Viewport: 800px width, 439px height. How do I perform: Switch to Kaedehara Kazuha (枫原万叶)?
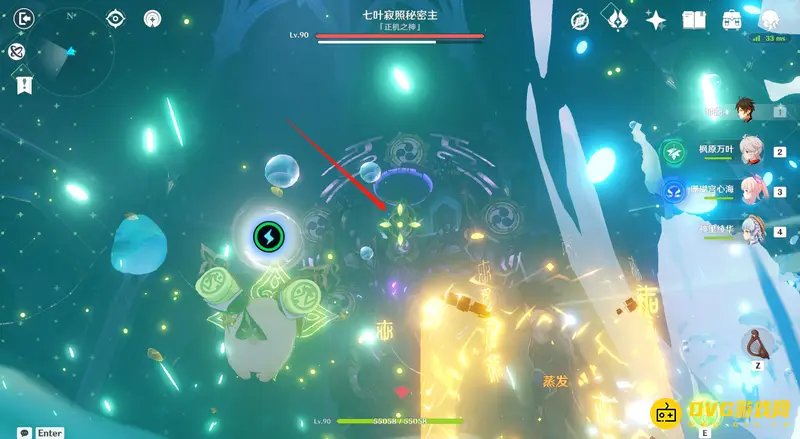[x=749, y=151]
